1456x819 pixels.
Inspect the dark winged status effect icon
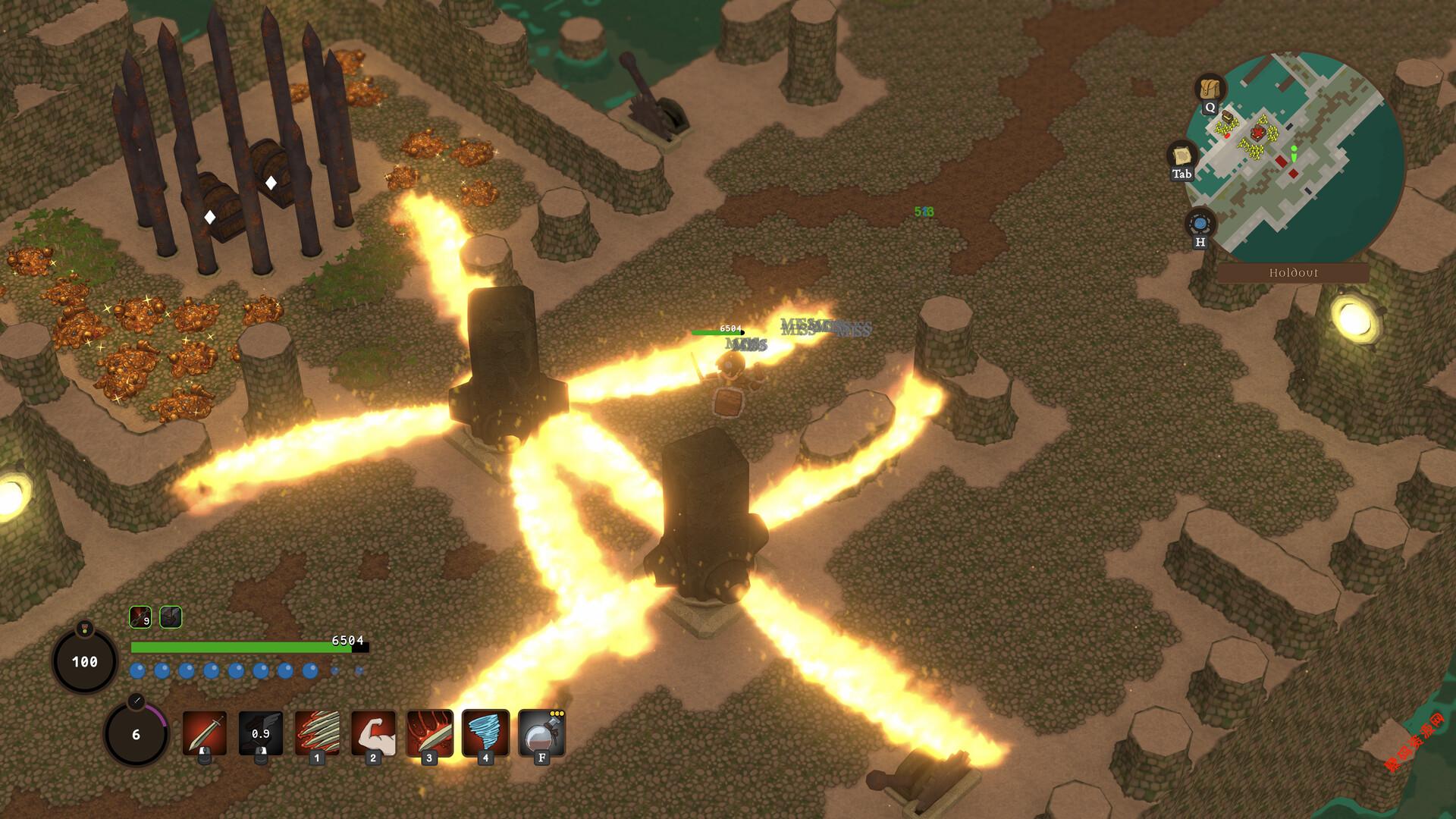[x=171, y=617]
